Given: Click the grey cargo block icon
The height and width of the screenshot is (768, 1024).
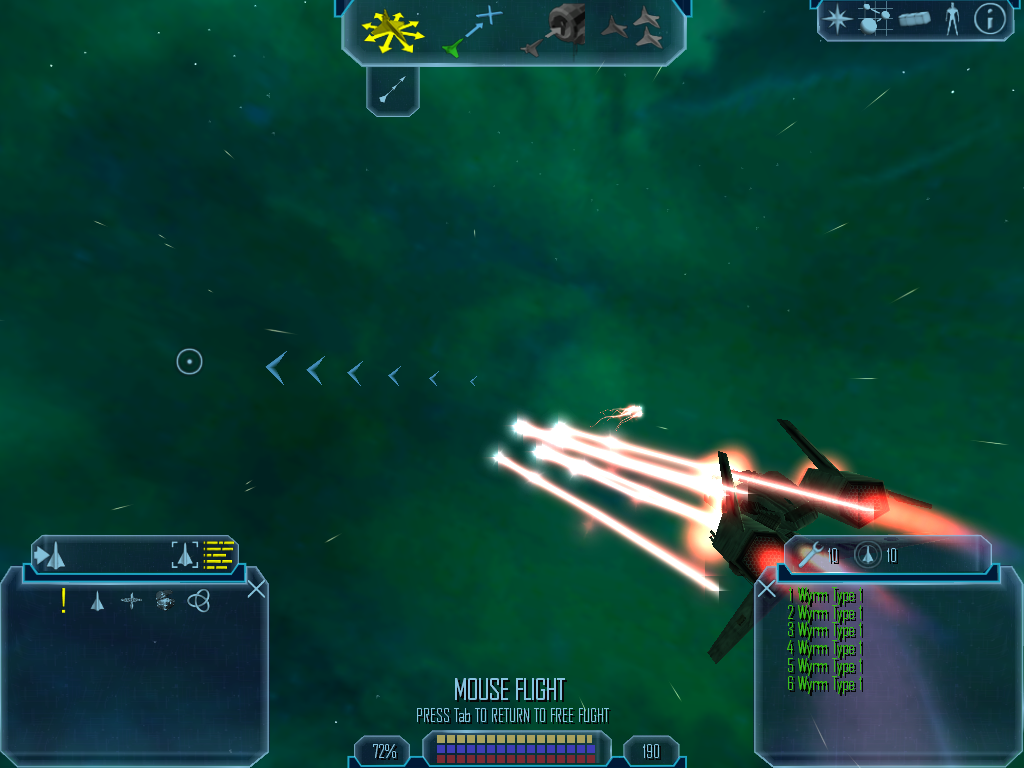Looking at the screenshot, I should [x=914, y=19].
